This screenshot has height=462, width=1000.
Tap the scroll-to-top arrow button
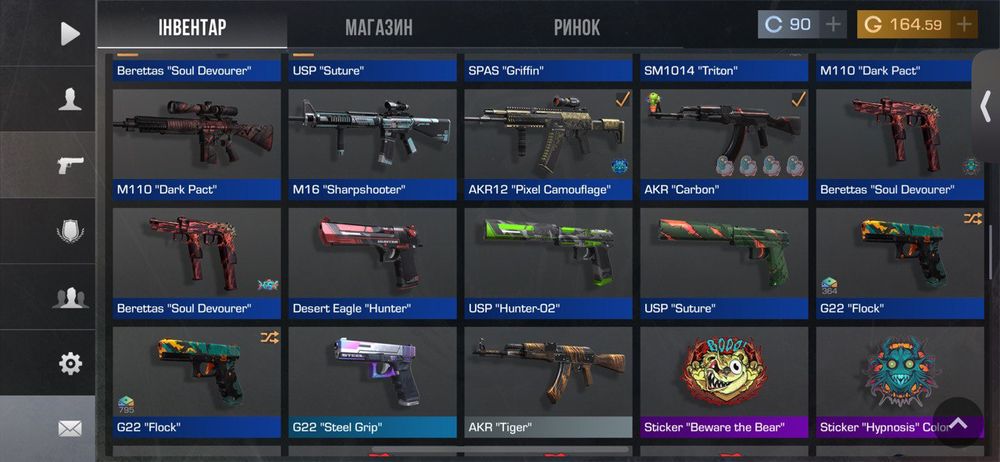click(958, 423)
